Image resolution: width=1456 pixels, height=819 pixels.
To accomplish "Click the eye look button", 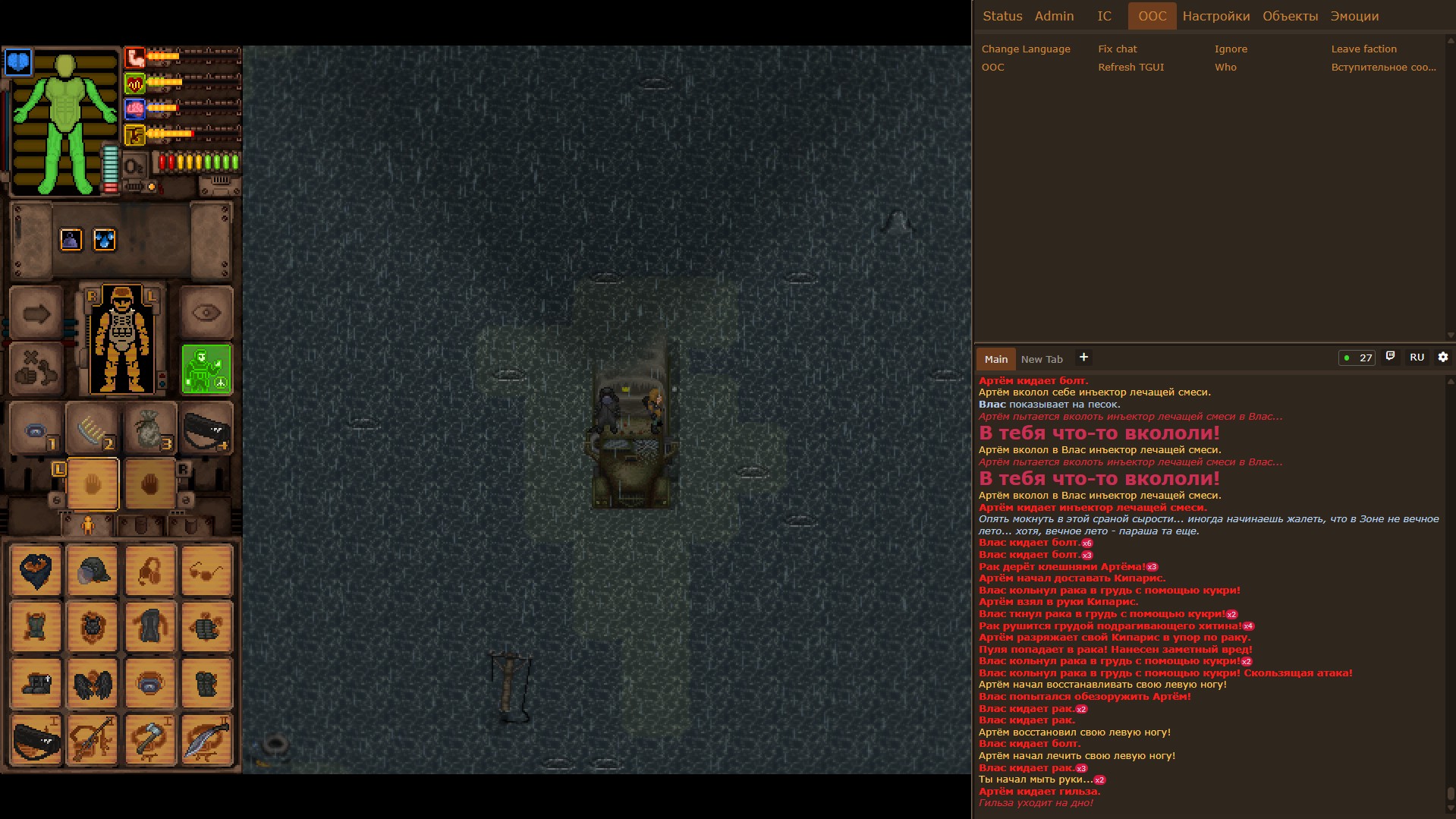I will [206, 313].
